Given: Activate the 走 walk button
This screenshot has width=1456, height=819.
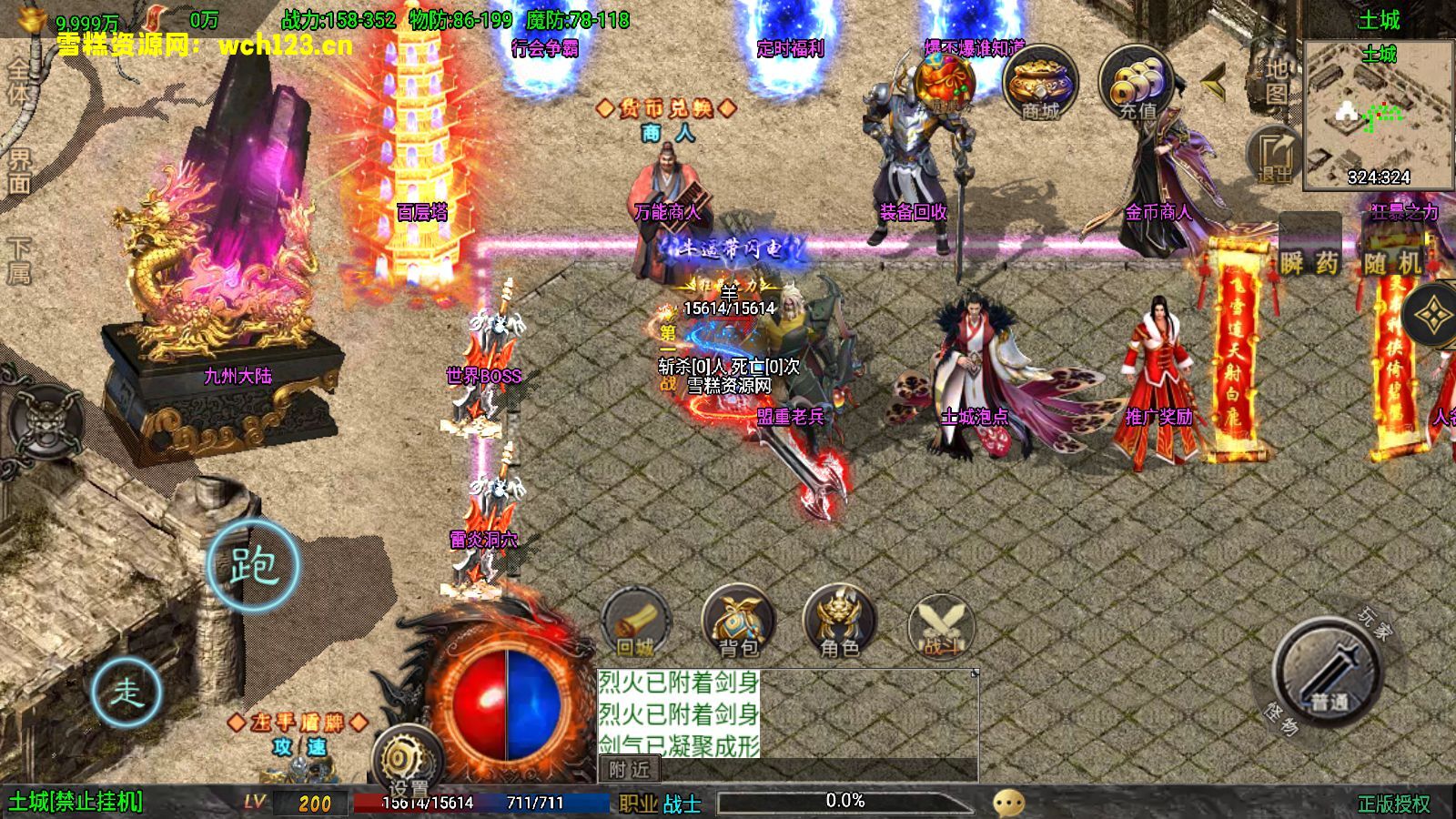Looking at the screenshot, I should [x=126, y=692].
